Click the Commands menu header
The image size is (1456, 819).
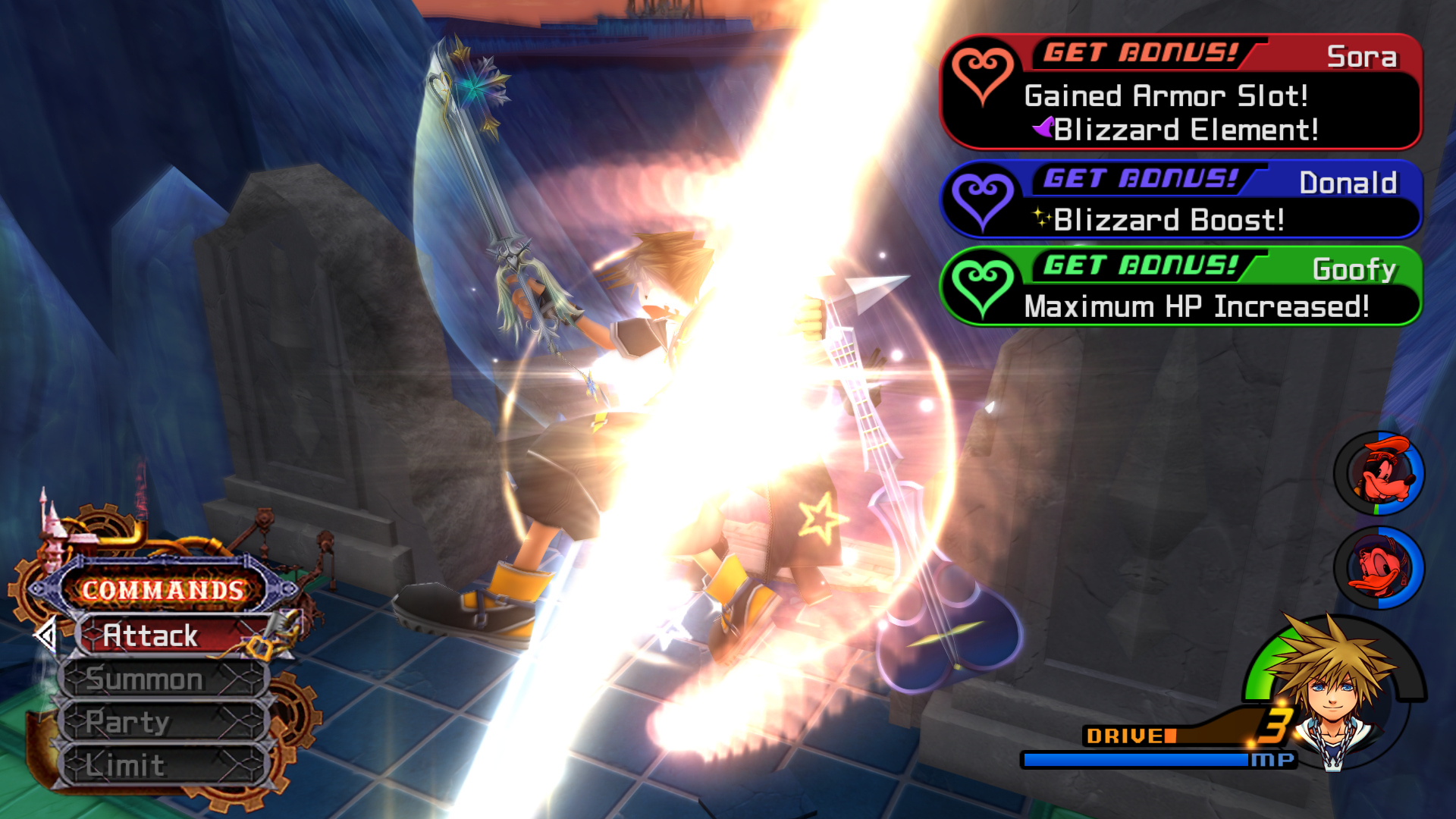click(162, 589)
